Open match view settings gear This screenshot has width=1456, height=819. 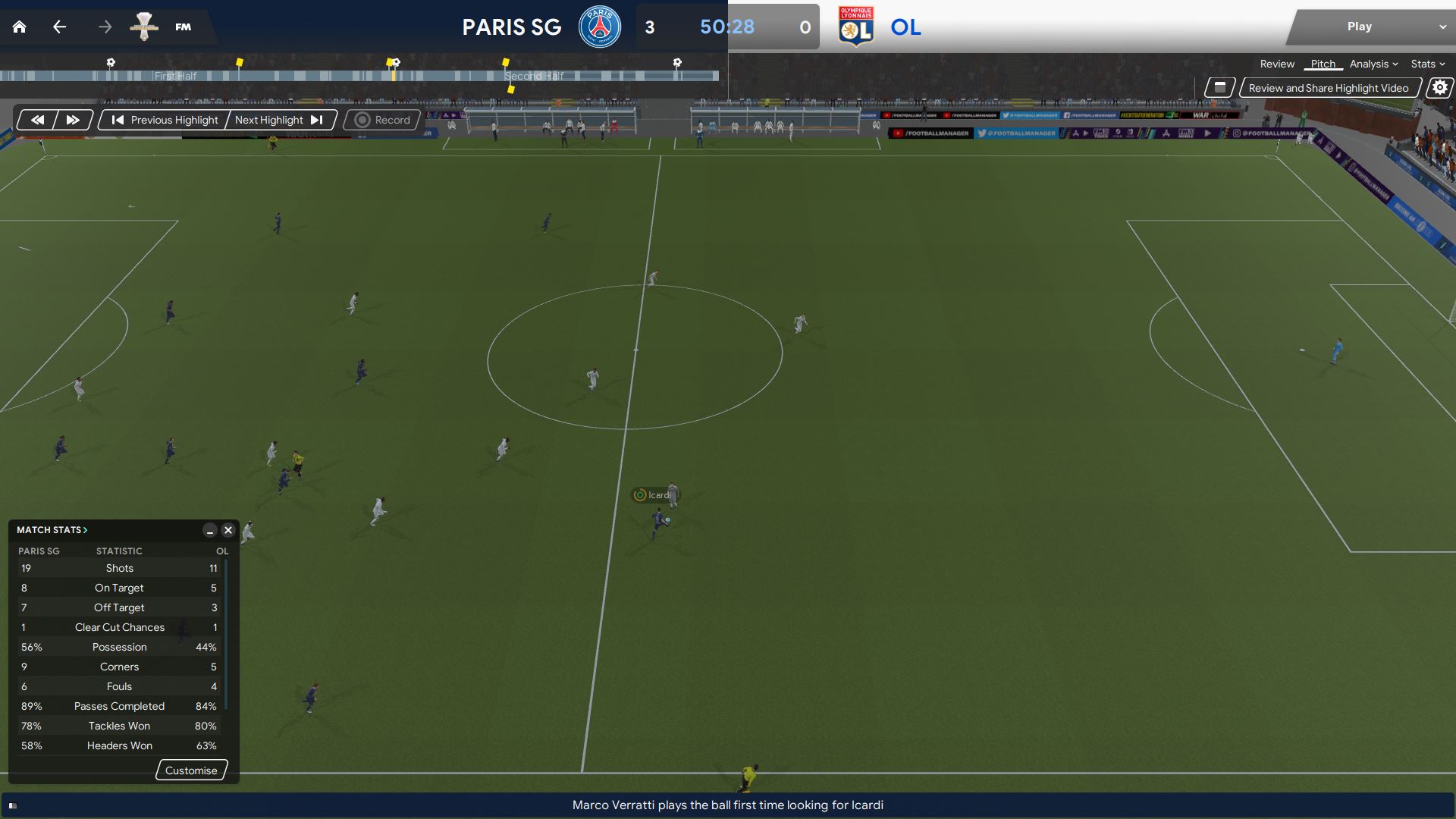pos(1439,88)
